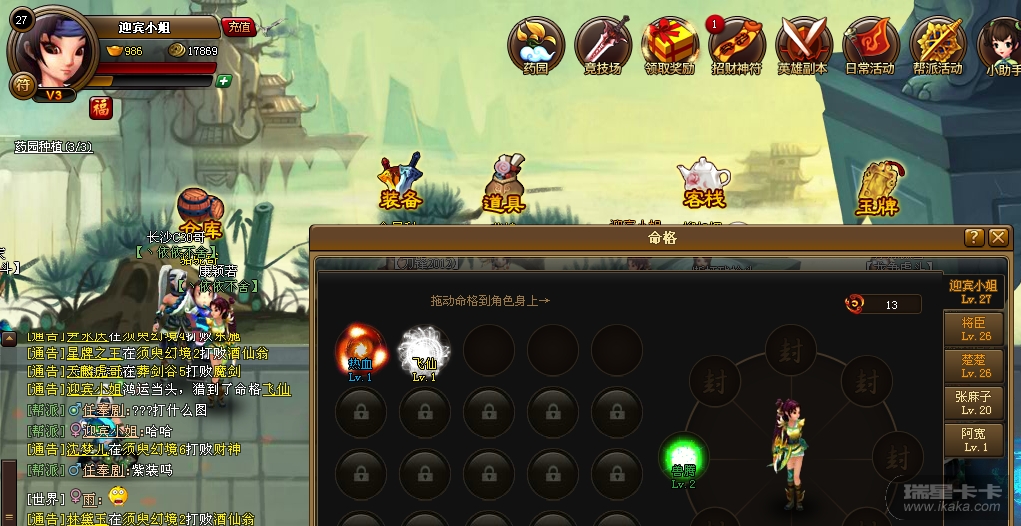This screenshot has width=1021, height=526.
Task: Switch to character tab 将臣
Action: click(975, 329)
